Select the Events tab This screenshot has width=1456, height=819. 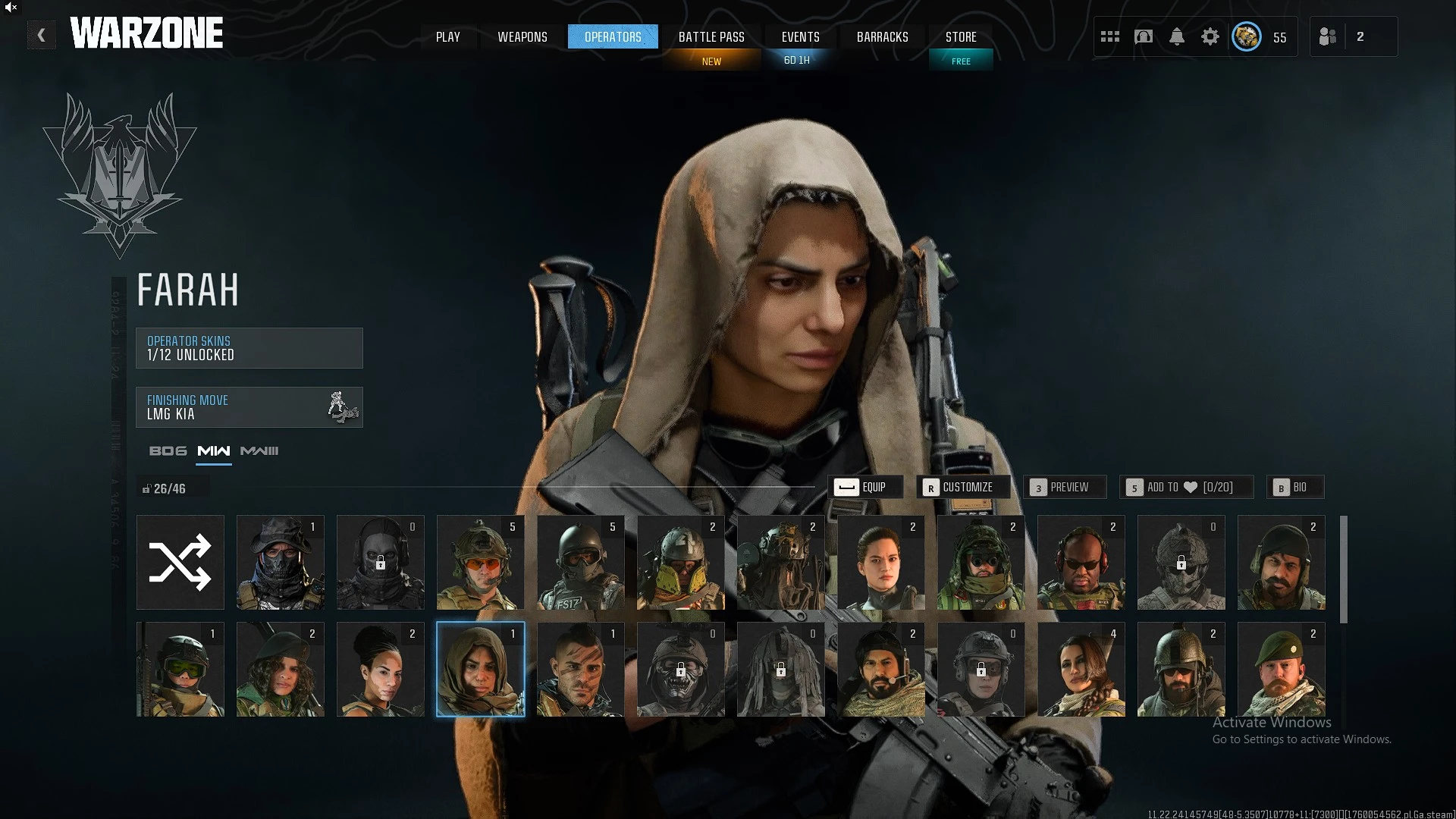point(800,37)
